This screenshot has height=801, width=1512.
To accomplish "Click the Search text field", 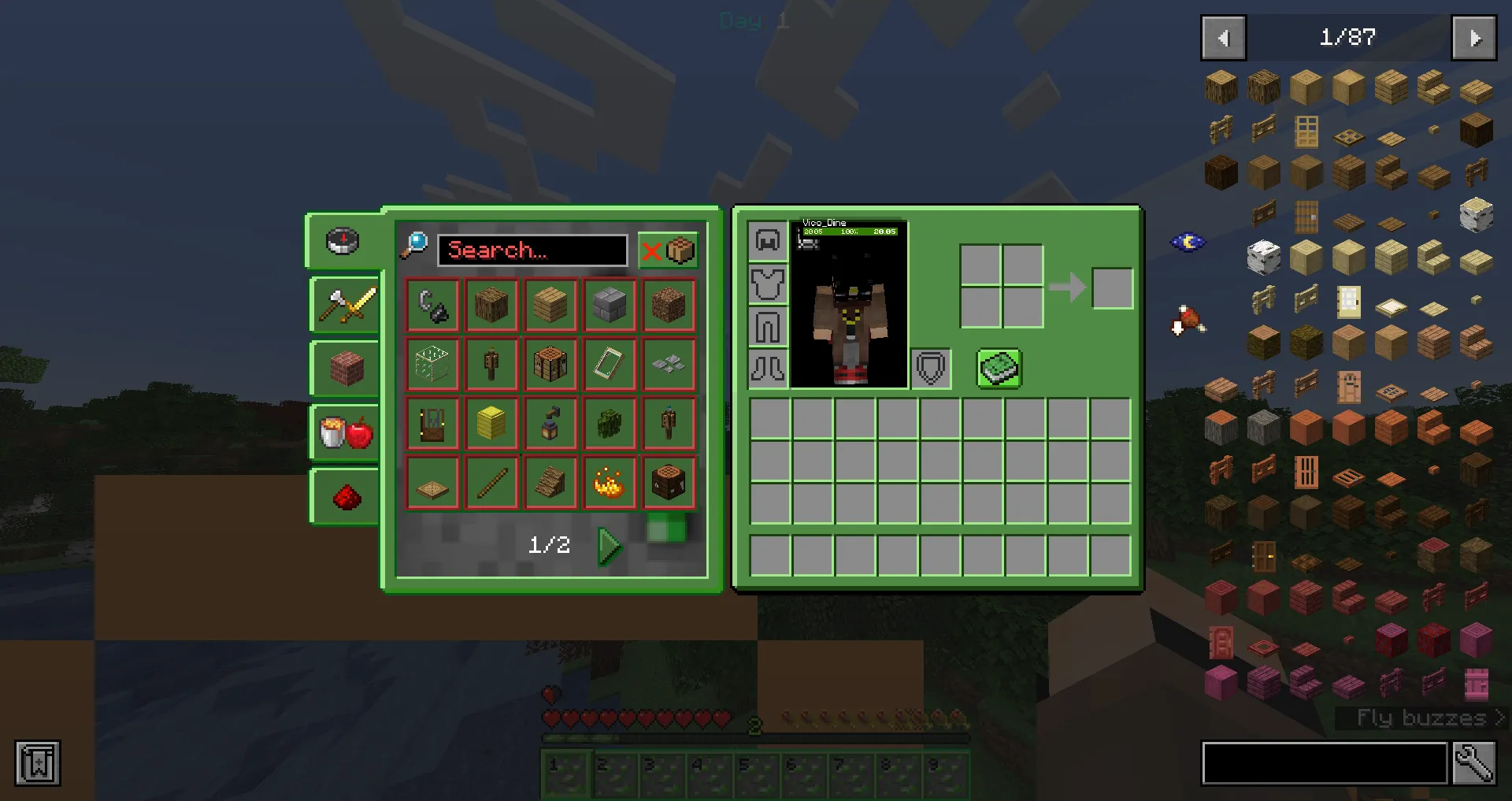I will pyautogui.click(x=532, y=250).
